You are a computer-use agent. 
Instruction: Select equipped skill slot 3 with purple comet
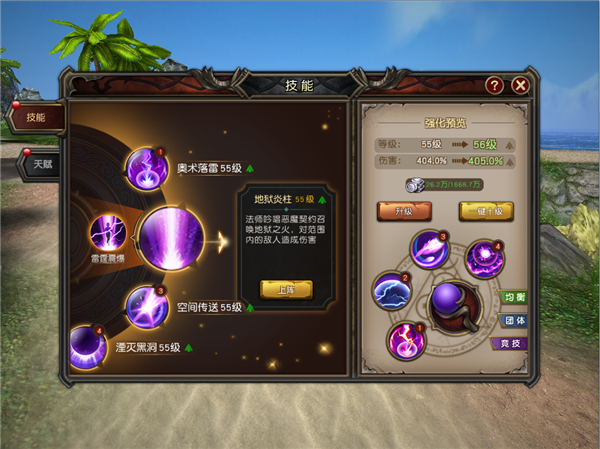[430, 249]
